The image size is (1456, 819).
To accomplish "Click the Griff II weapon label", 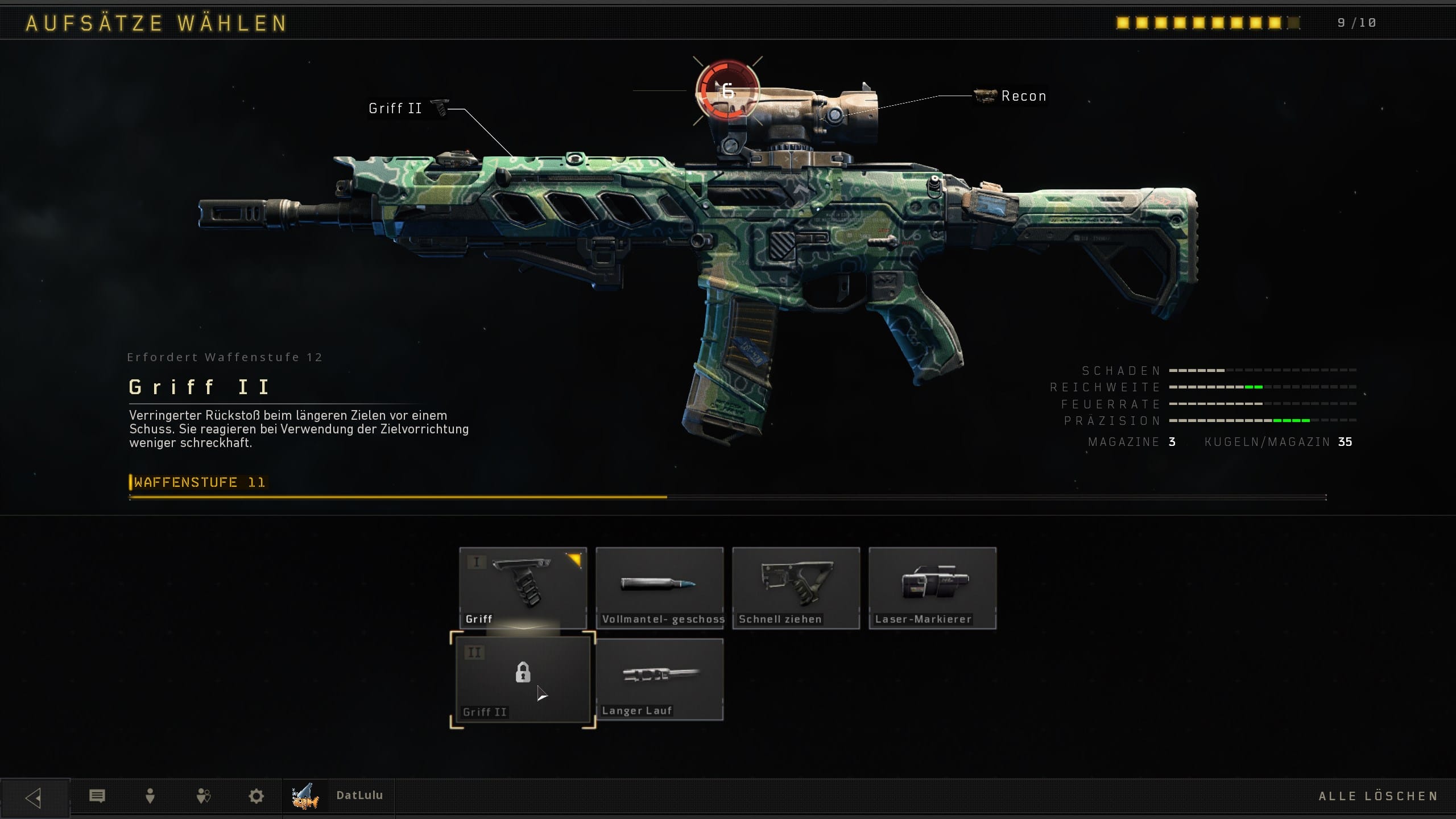I will click(396, 109).
